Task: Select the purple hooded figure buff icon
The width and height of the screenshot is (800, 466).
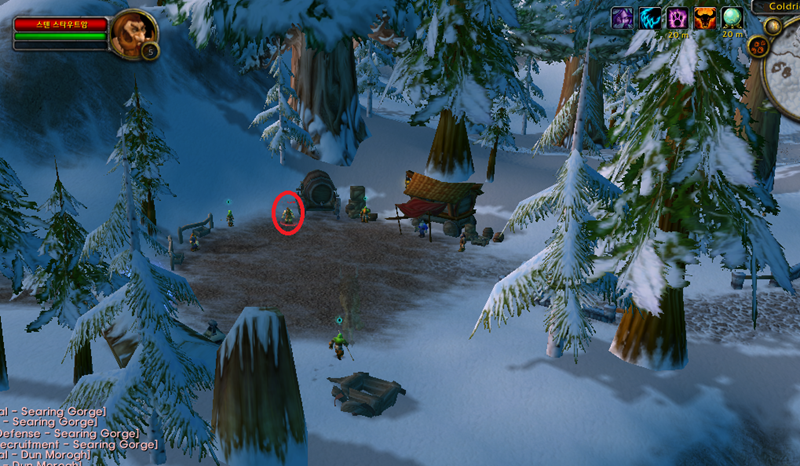Action: 623,18
